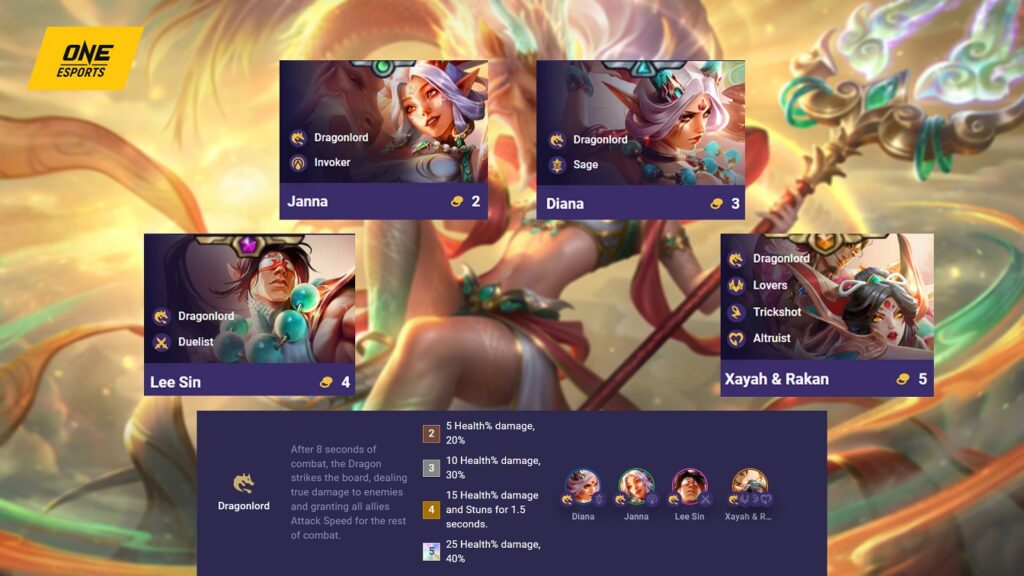Click the Invoker trait on Janna's card
The image size is (1024, 576).
click(331, 162)
